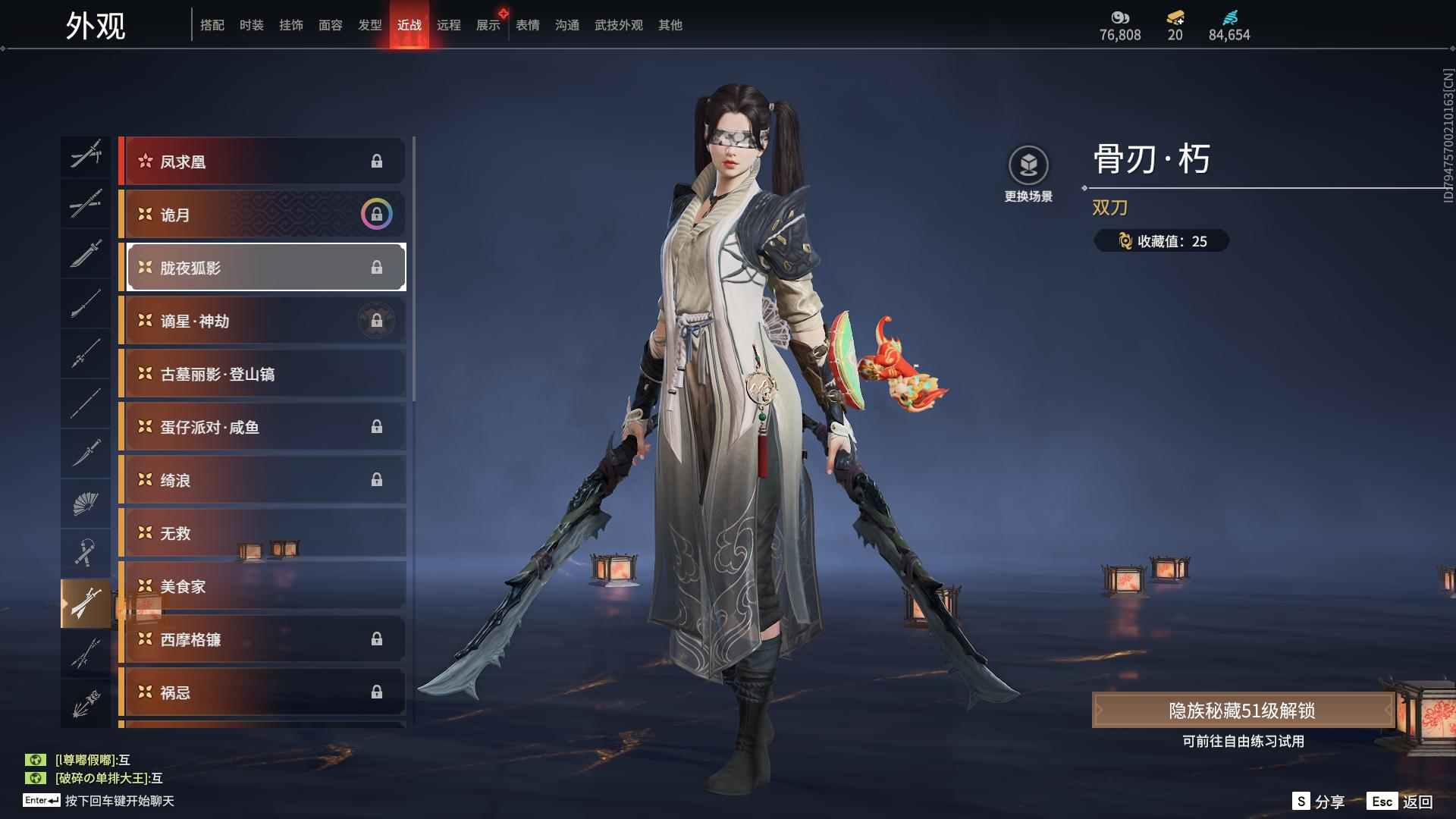Pick the 西摩格镰 skin row
Viewport: 1456px width, 819px height.
click(262, 639)
